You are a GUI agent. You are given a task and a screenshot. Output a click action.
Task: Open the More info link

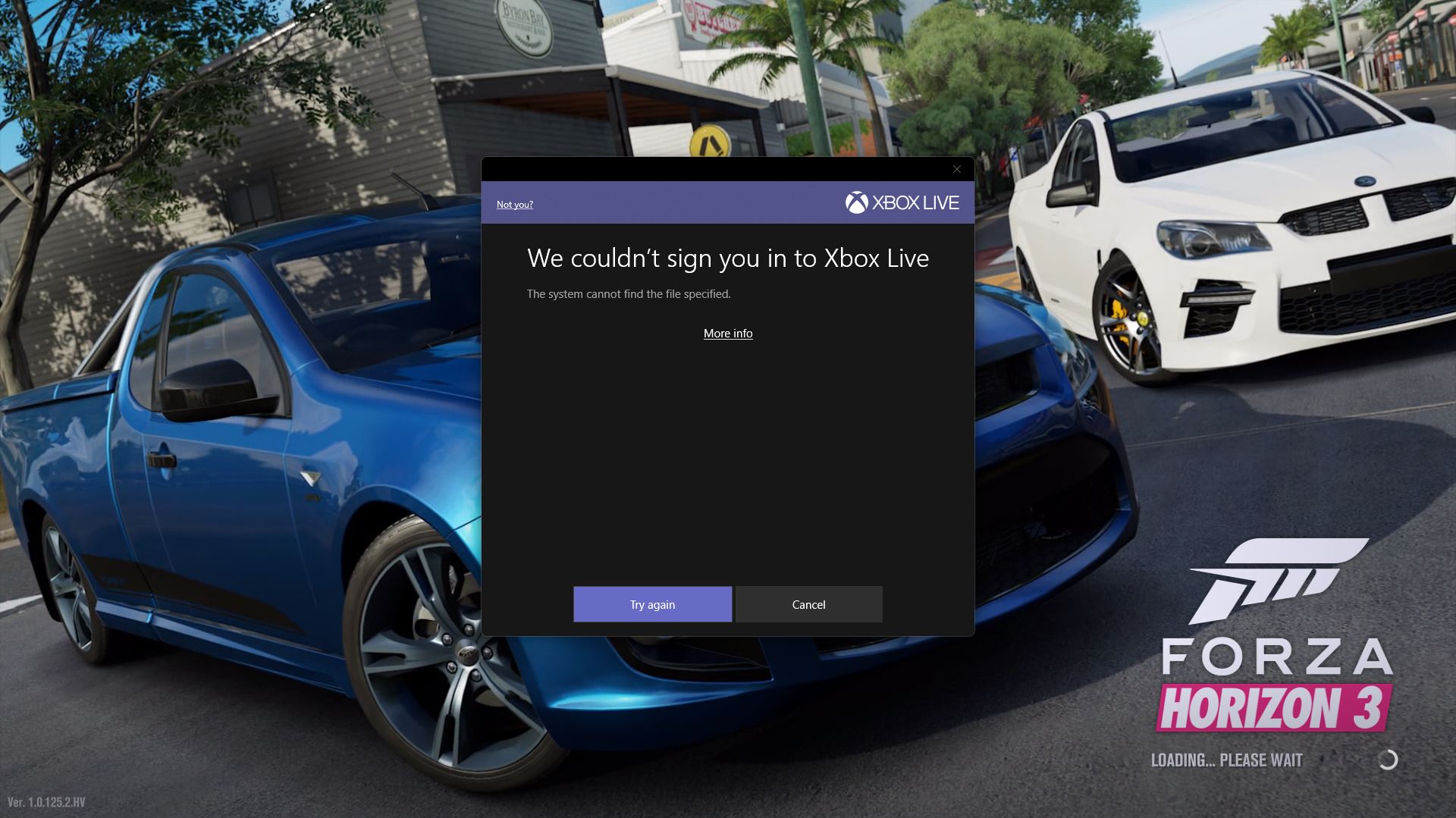coord(727,334)
